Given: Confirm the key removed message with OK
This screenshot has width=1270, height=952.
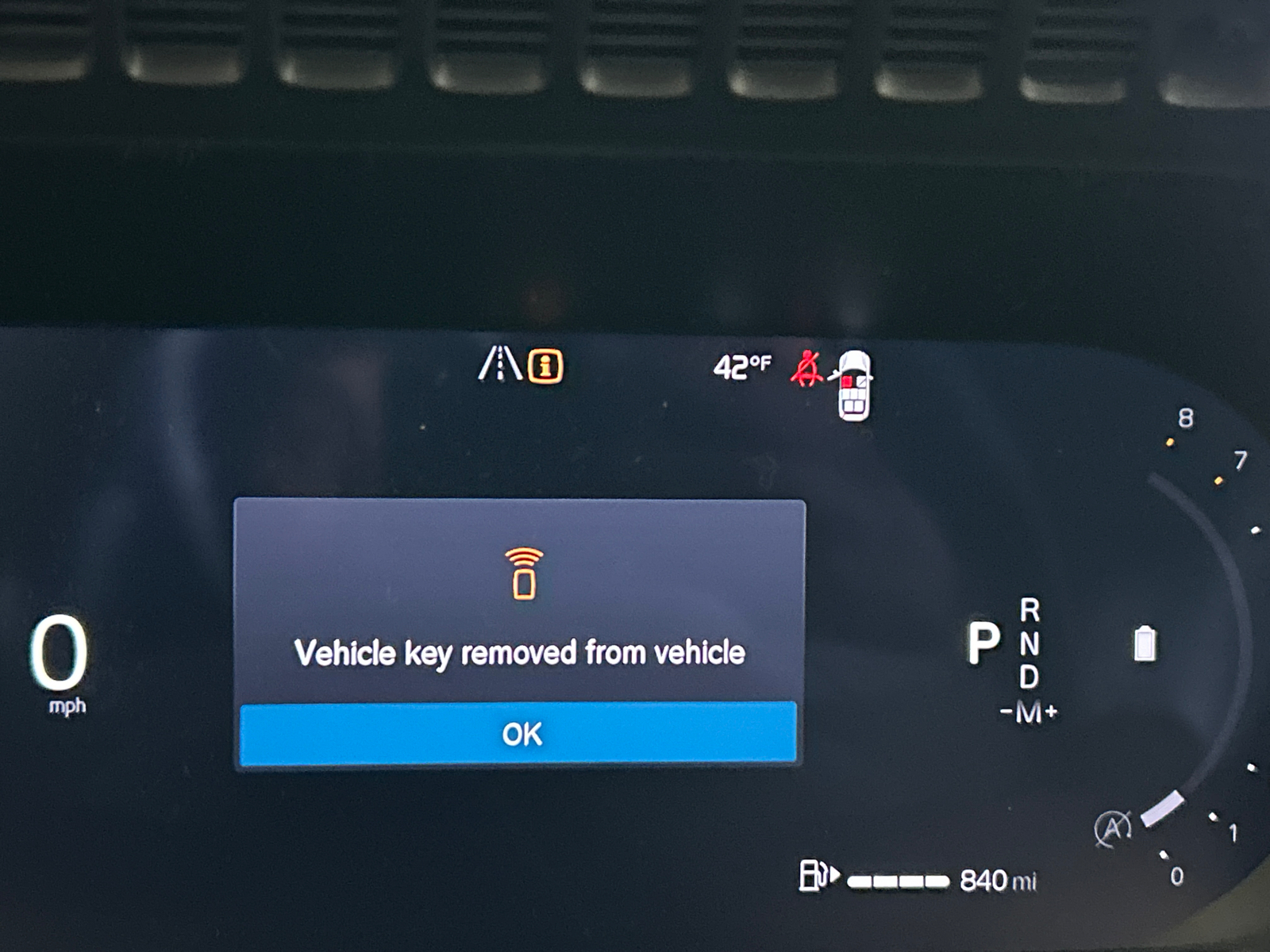Looking at the screenshot, I should point(520,734).
